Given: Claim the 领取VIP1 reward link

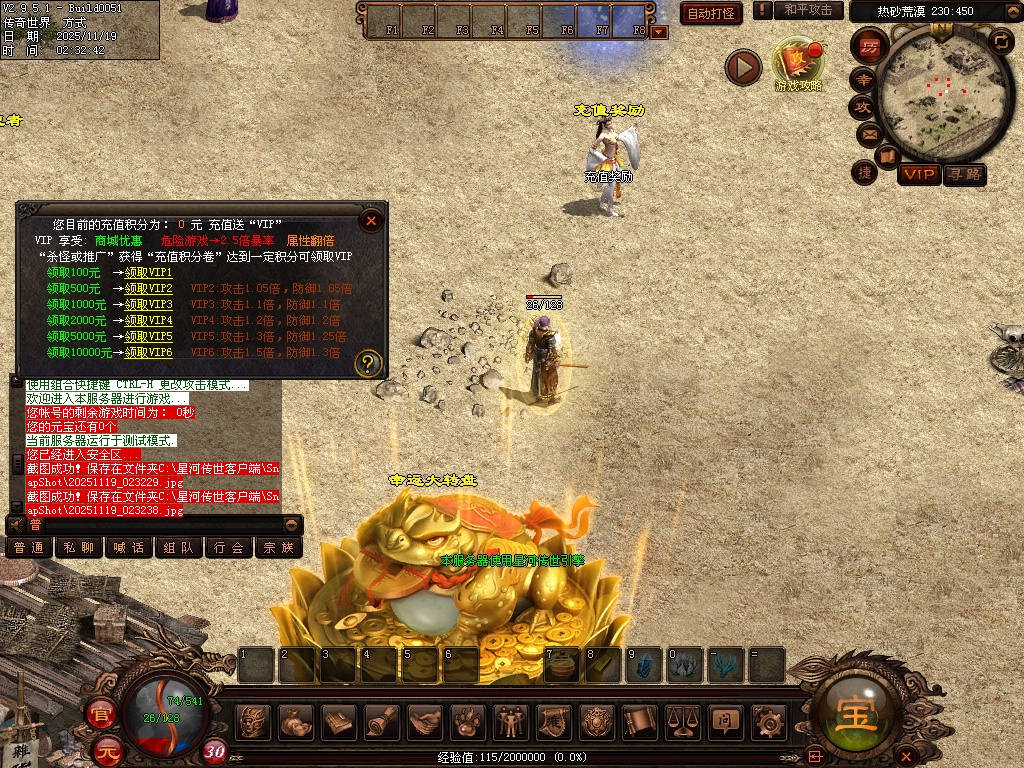Looking at the screenshot, I should pyautogui.click(x=149, y=272).
